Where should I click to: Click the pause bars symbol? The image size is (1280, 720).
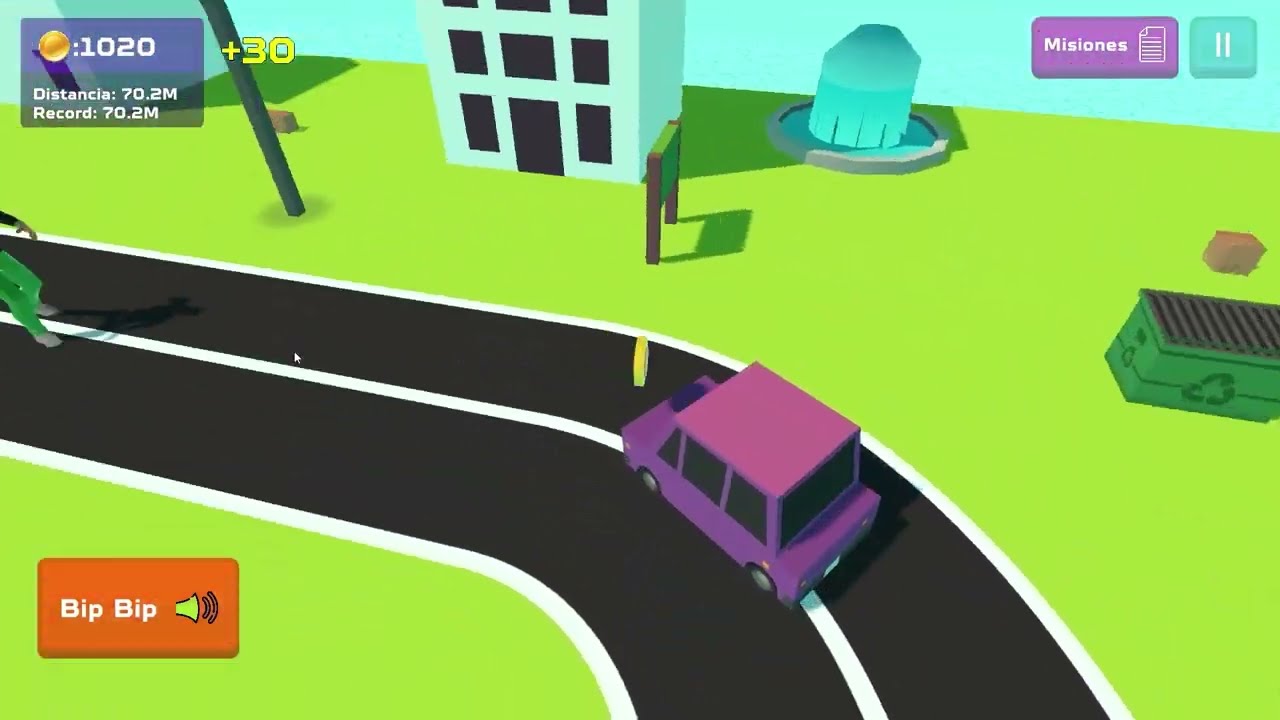point(1223,45)
